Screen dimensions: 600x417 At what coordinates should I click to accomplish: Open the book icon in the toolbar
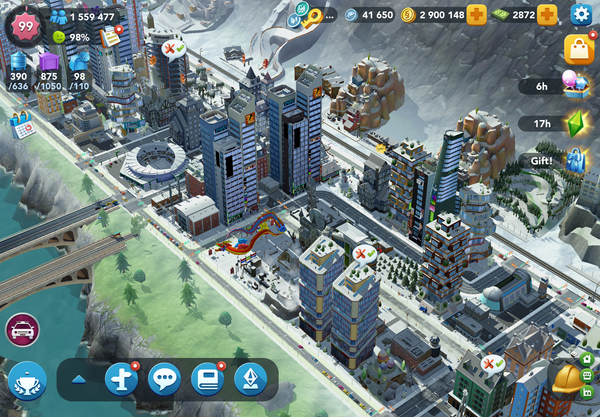(x=207, y=378)
